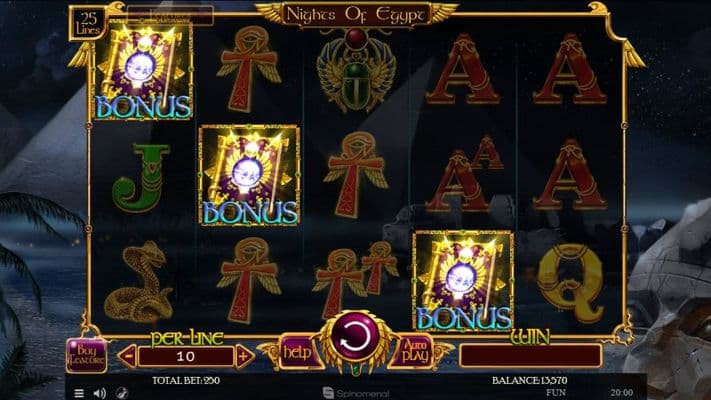This screenshot has height=400, width=711.
Task: Open the Buy Feature option
Action: click(86, 355)
